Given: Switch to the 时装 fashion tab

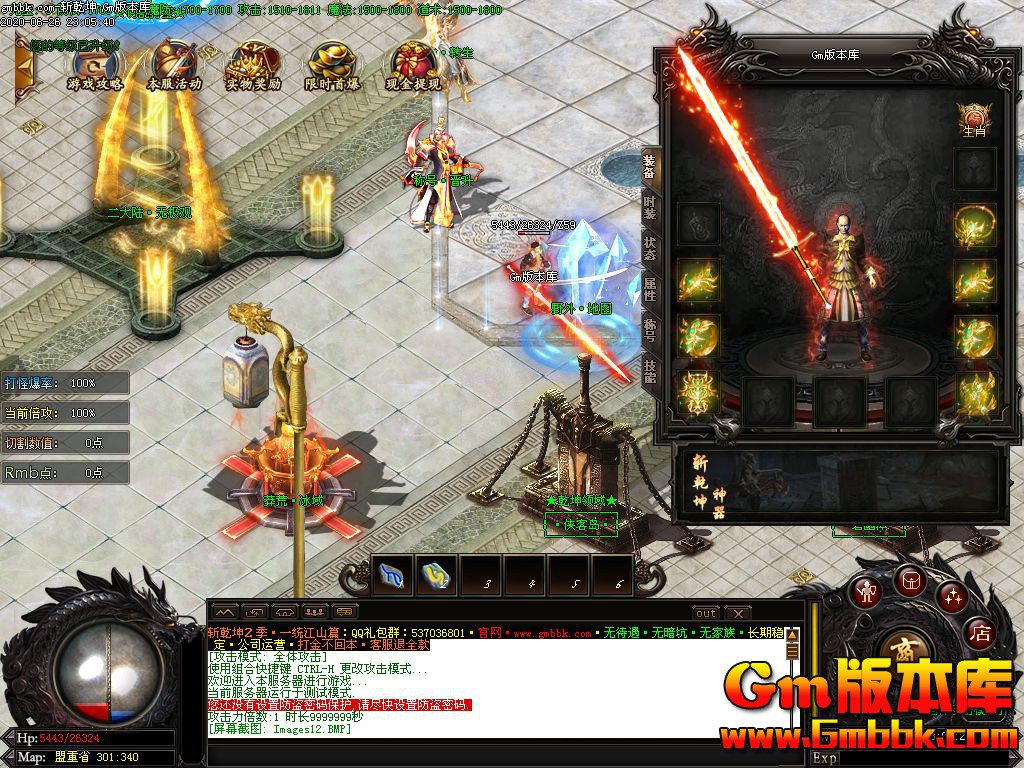Looking at the screenshot, I should click(x=650, y=208).
